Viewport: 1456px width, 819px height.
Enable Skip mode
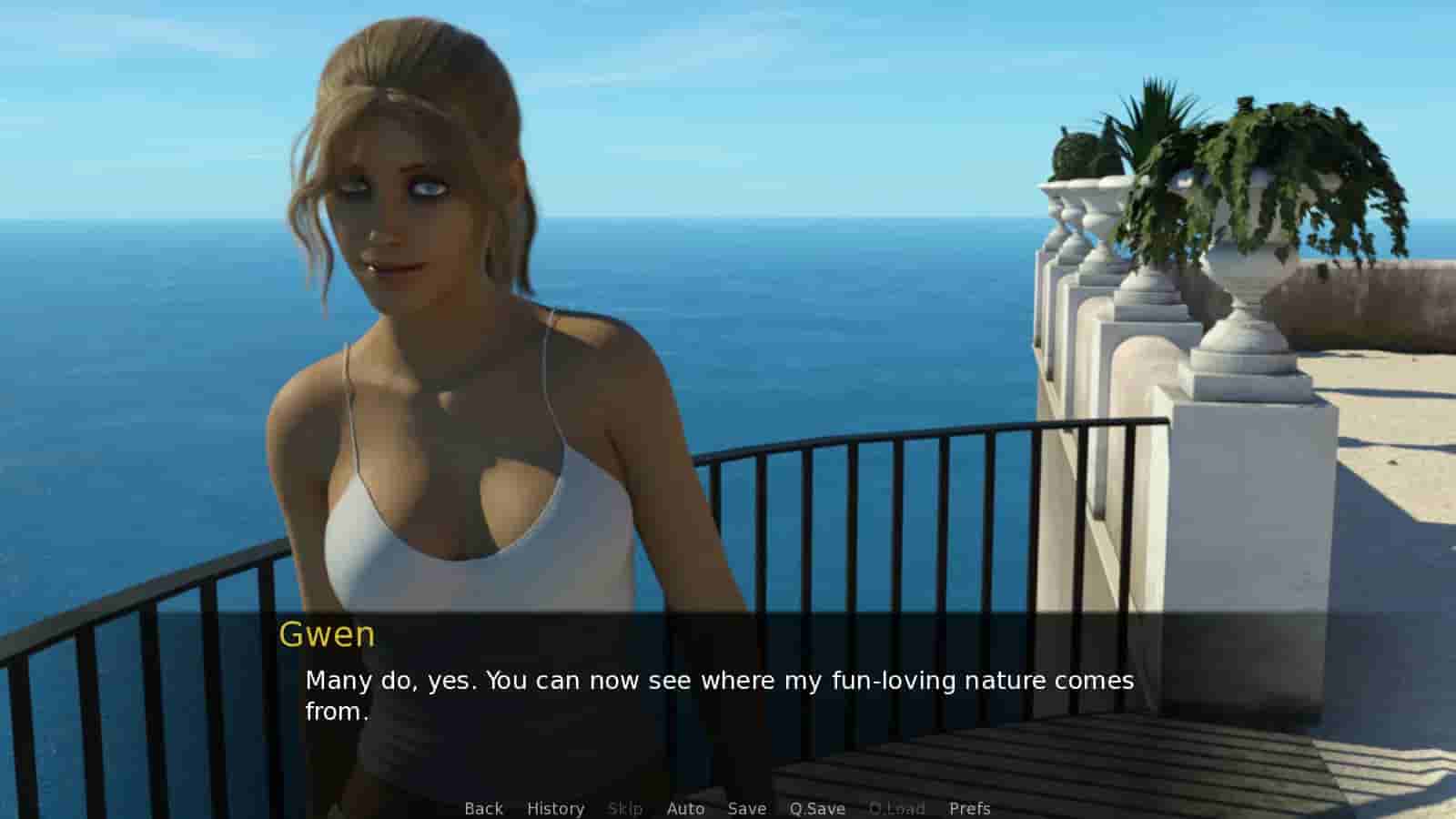coord(625,808)
